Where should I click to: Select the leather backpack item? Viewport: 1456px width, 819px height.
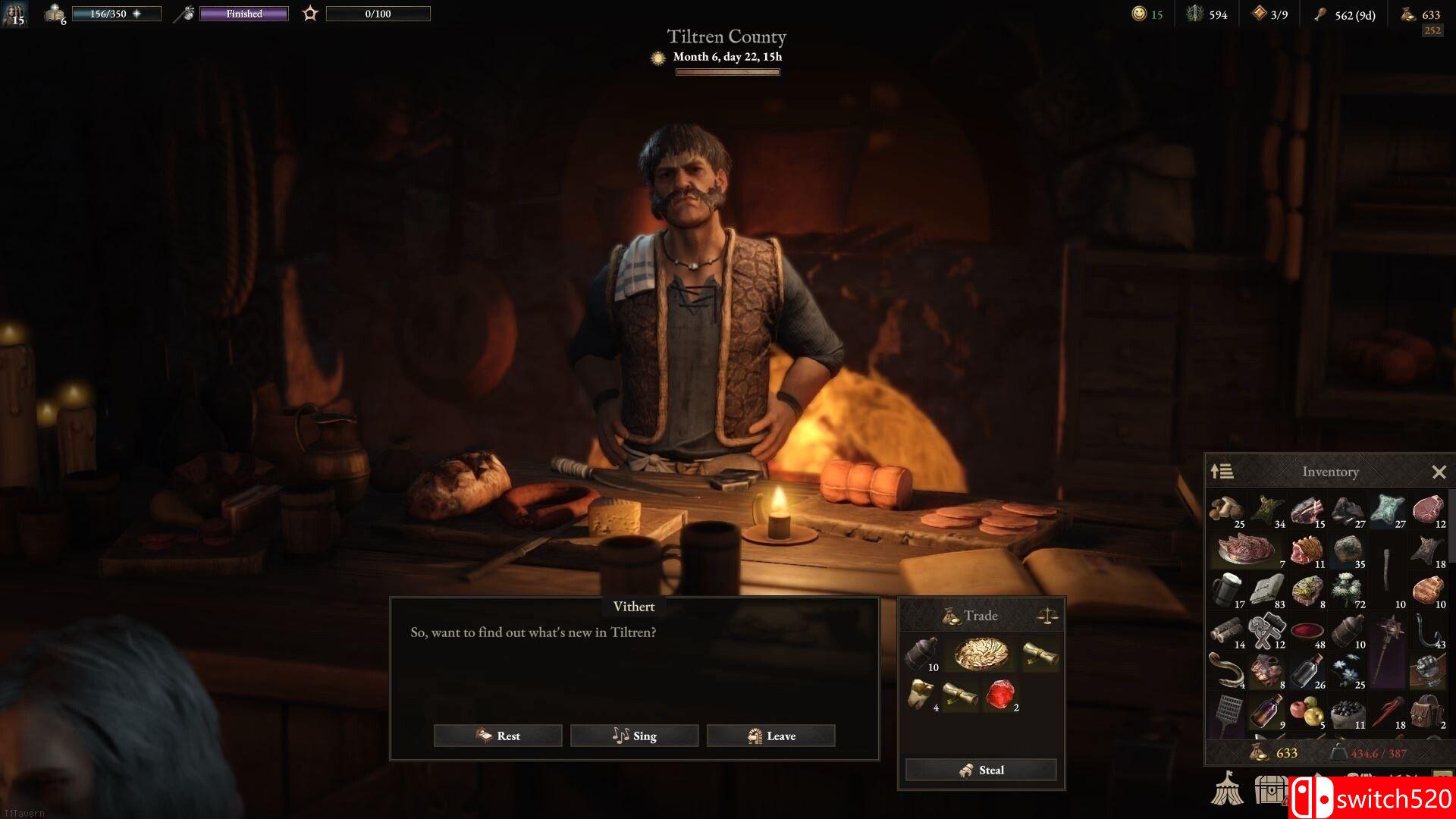click(1426, 711)
